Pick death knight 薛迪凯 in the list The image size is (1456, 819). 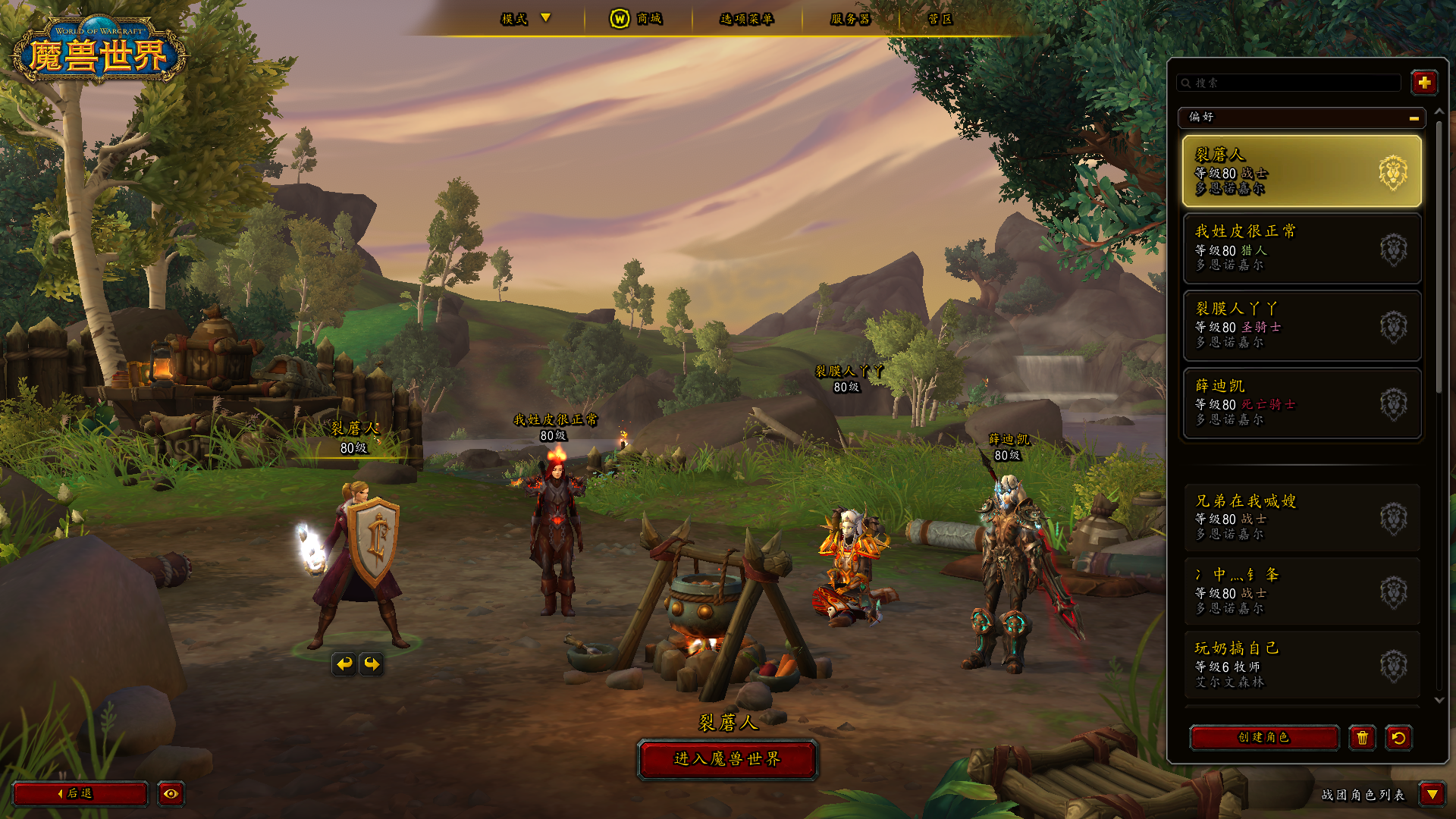coord(1301,403)
